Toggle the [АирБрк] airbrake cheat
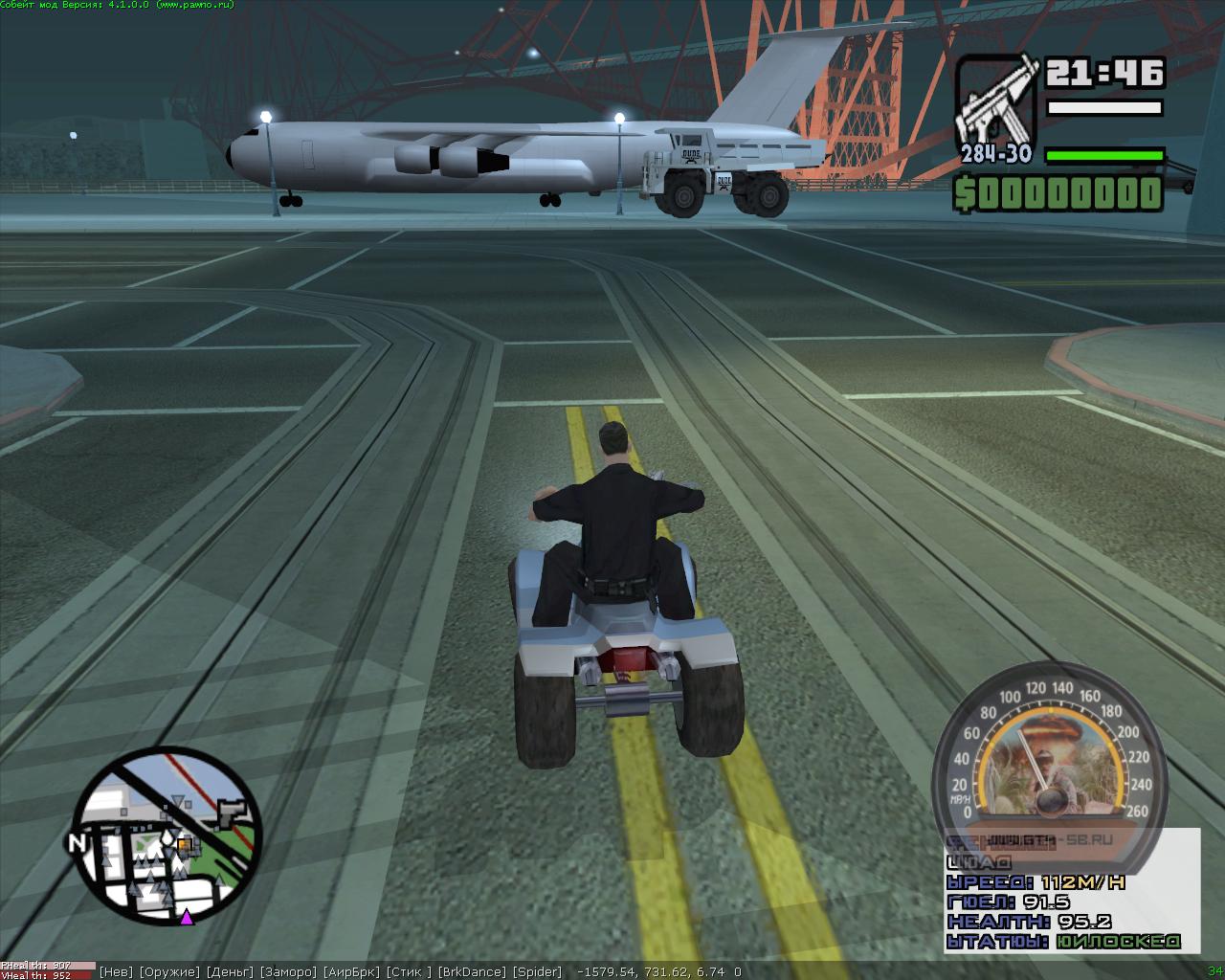 coord(351,972)
